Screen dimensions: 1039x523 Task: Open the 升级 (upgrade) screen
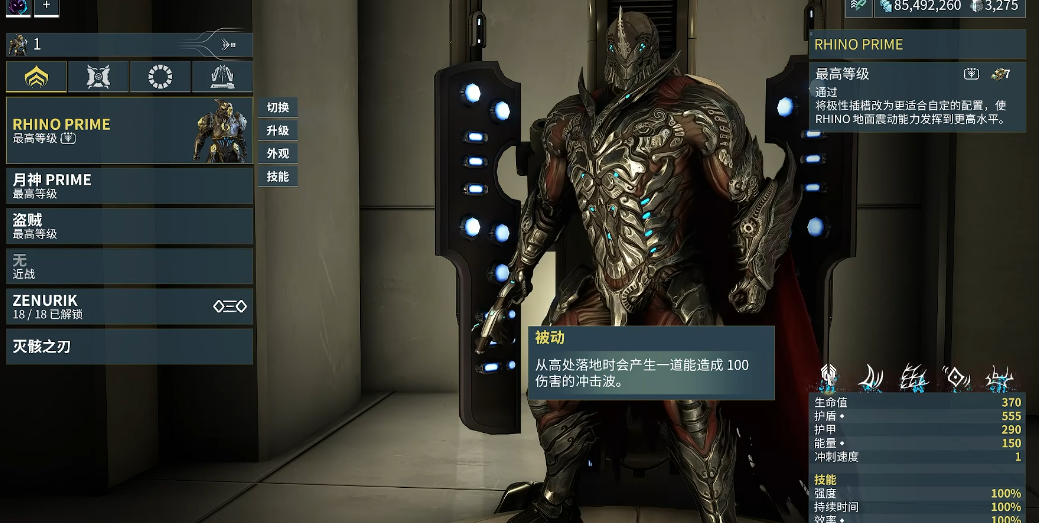point(277,131)
